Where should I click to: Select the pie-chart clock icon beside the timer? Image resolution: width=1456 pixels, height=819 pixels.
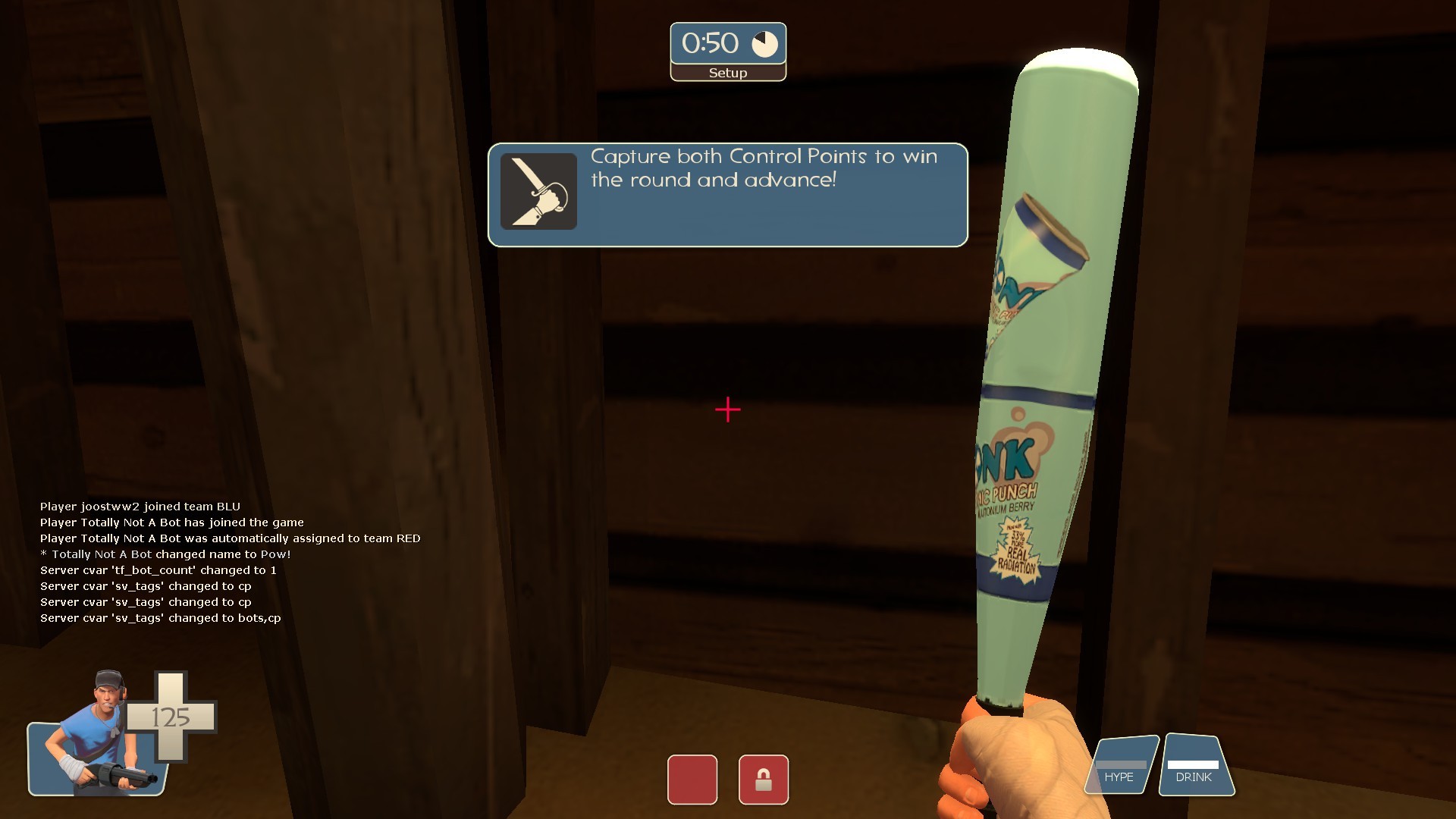coord(766,43)
